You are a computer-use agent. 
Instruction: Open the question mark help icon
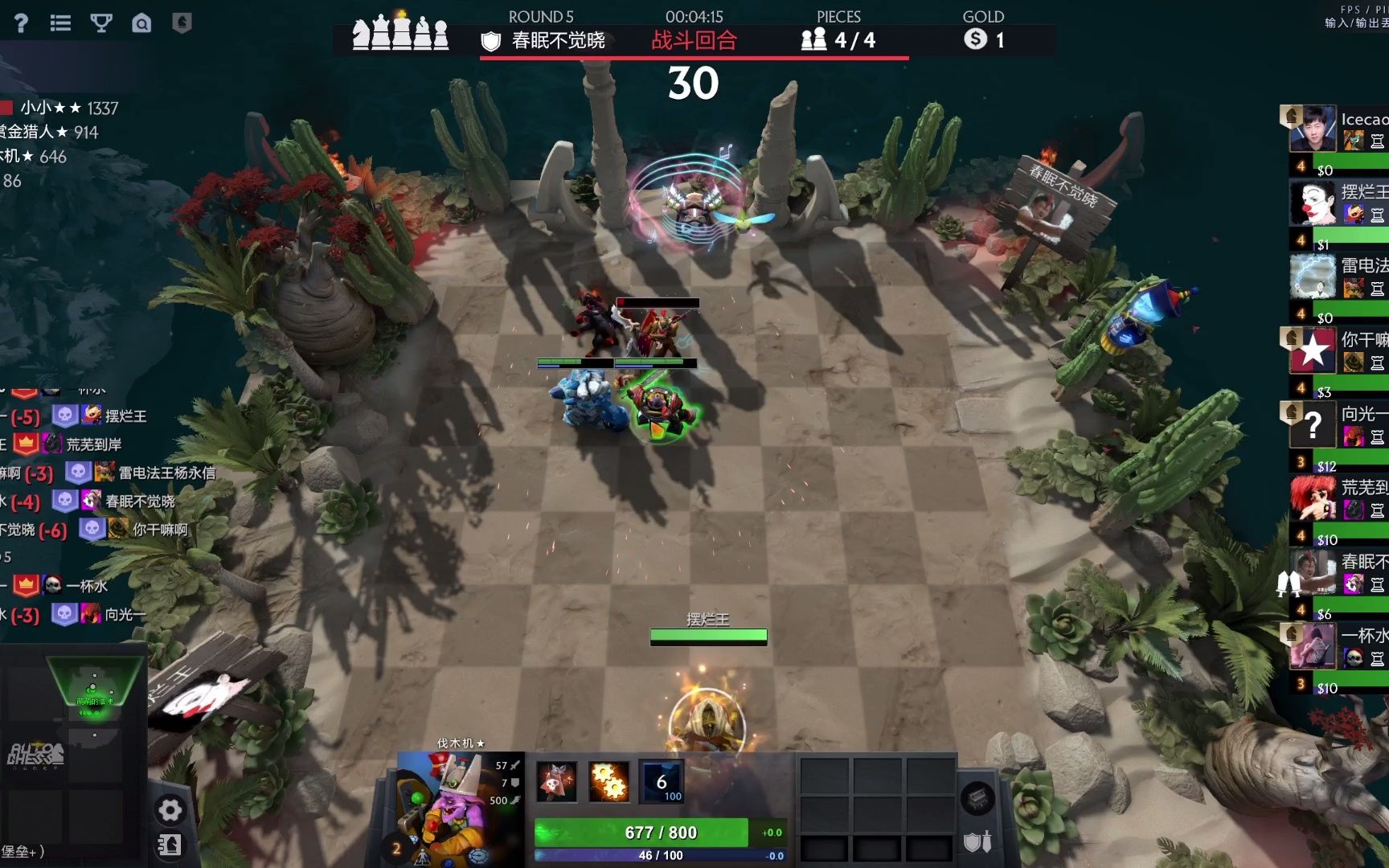21,23
